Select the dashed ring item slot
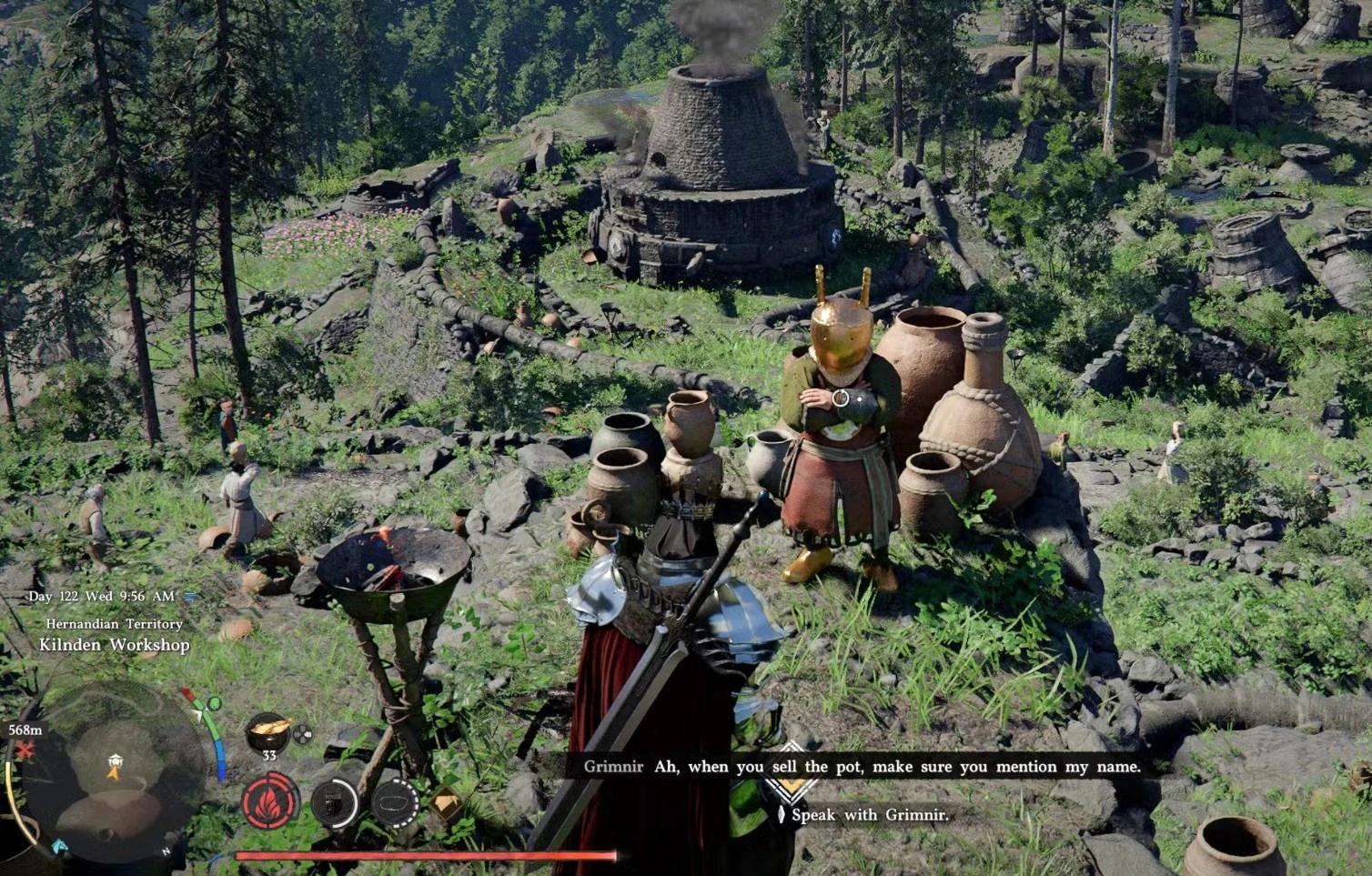Image resolution: width=1372 pixels, height=876 pixels. tap(394, 804)
